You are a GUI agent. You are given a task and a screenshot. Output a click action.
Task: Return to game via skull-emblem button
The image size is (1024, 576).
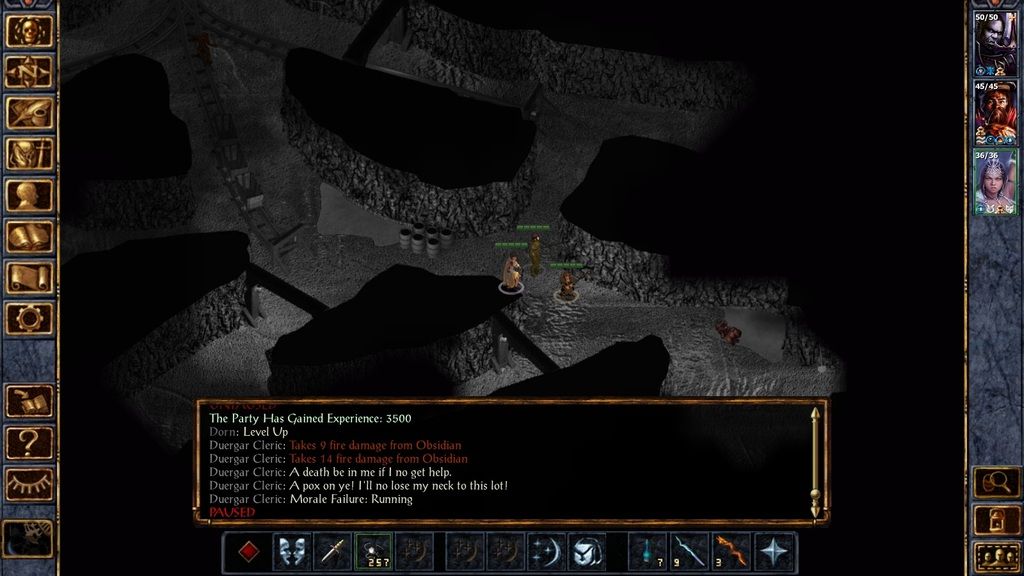(29, 31)
